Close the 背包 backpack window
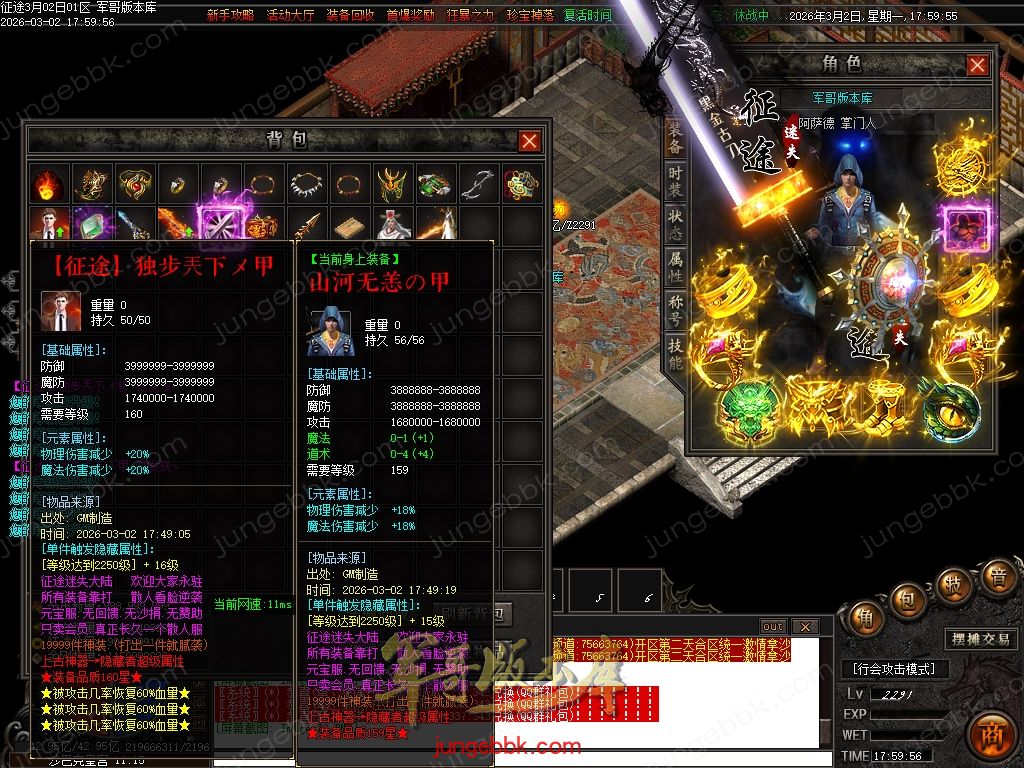The image size is (1024, 768). pos(530,141)
